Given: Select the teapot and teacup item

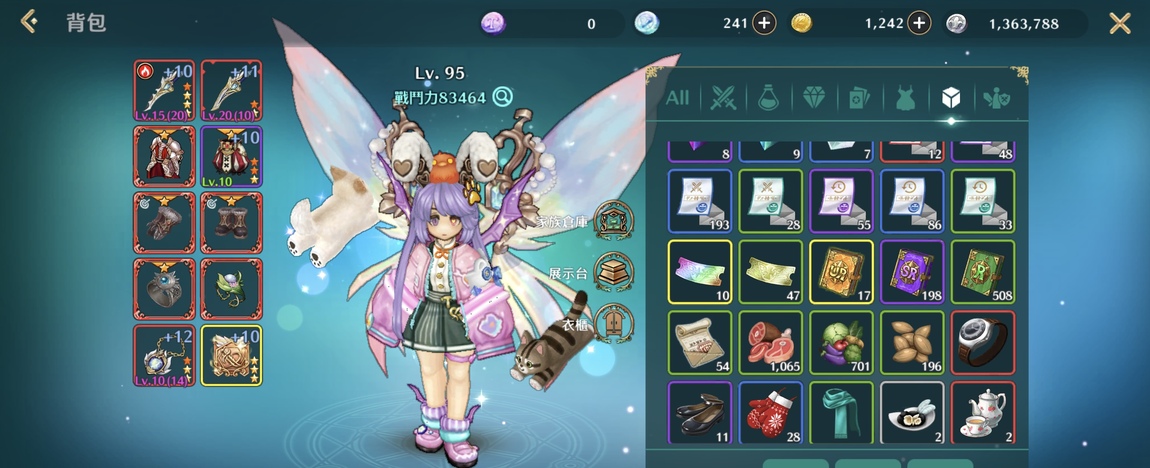Looking at the screenshot, I should (983, 413).
